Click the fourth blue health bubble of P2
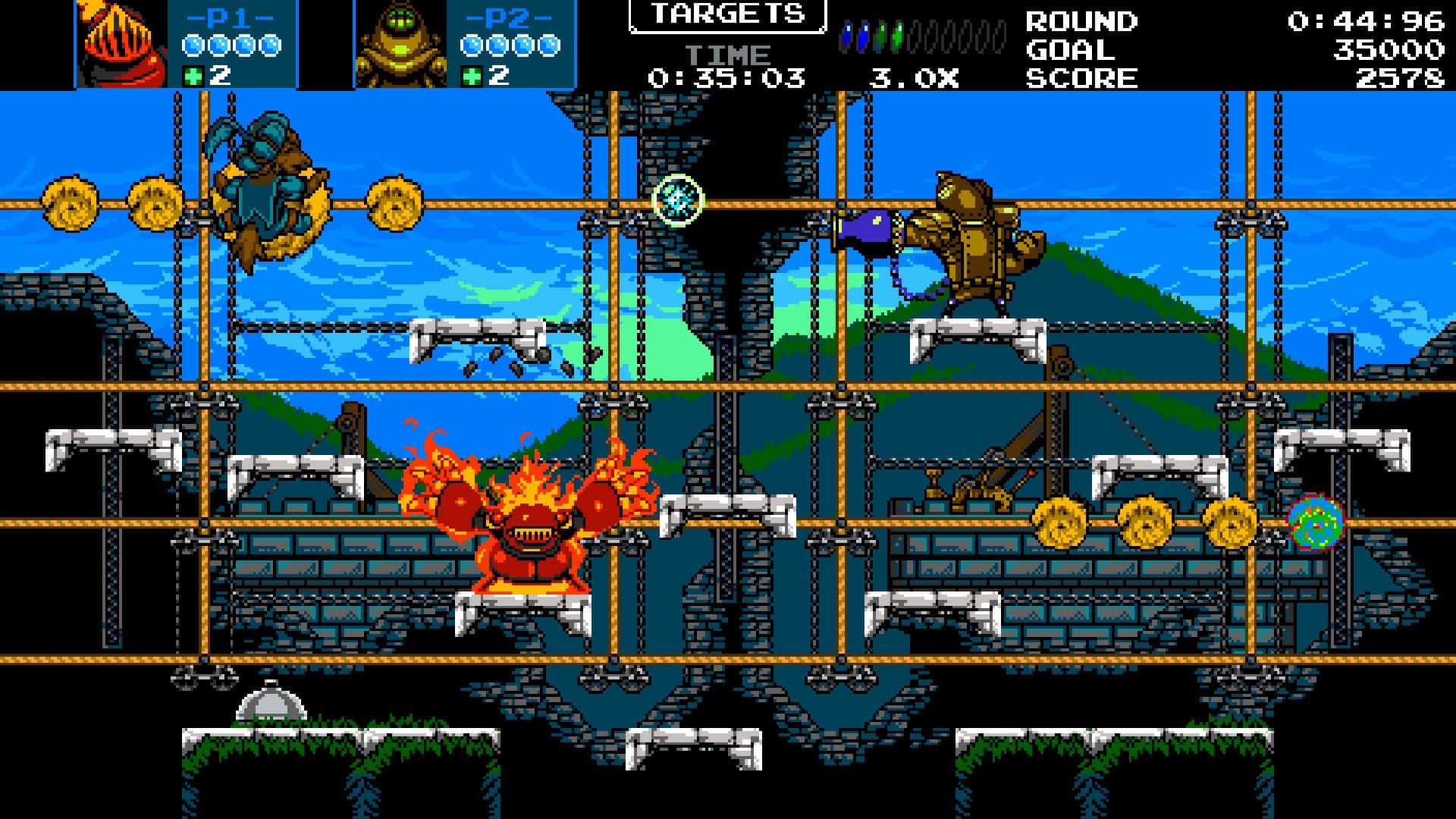The image size is (1456, 819). point(548,45)
